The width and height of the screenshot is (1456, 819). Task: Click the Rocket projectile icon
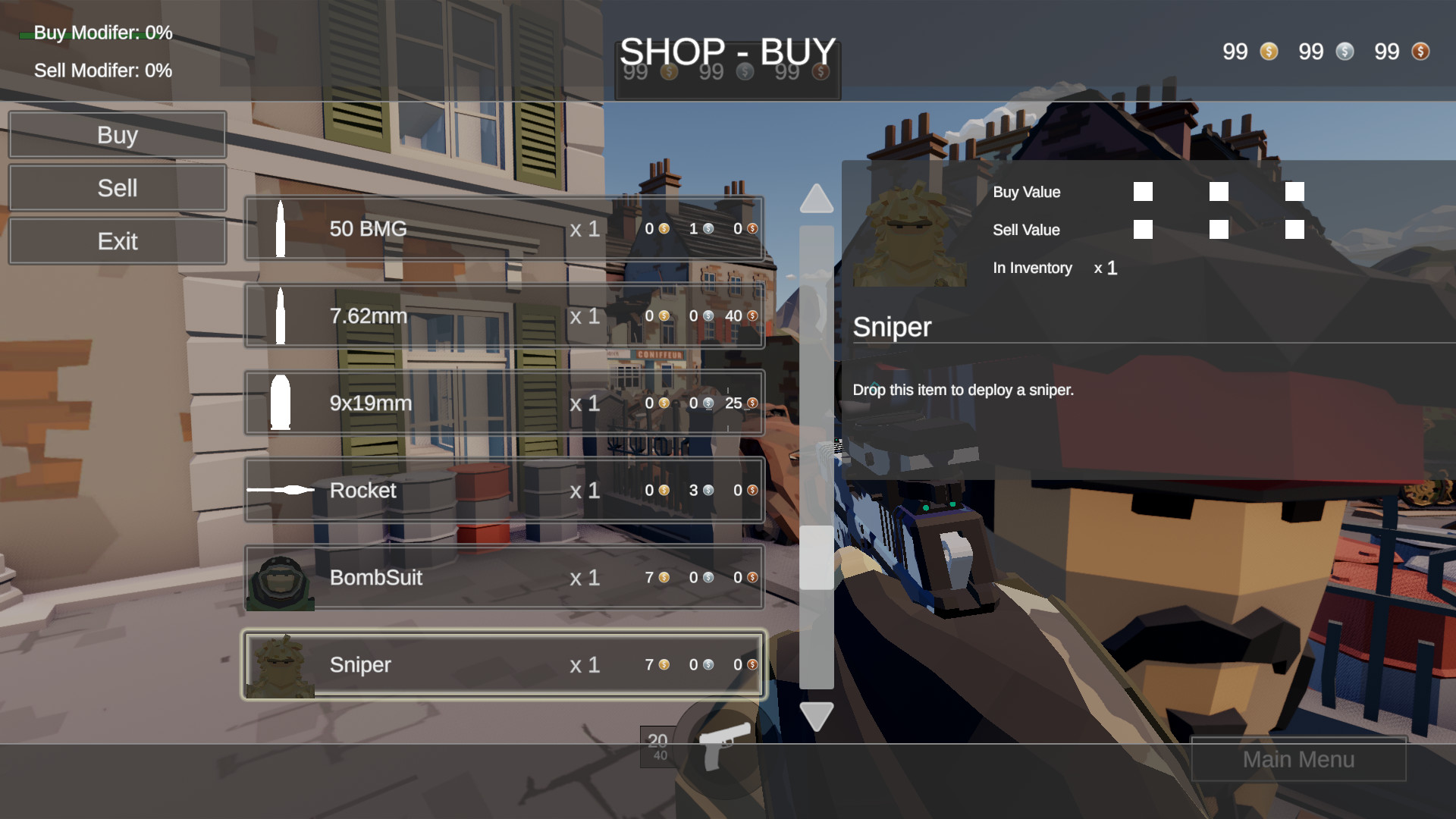tap(281, 490)
